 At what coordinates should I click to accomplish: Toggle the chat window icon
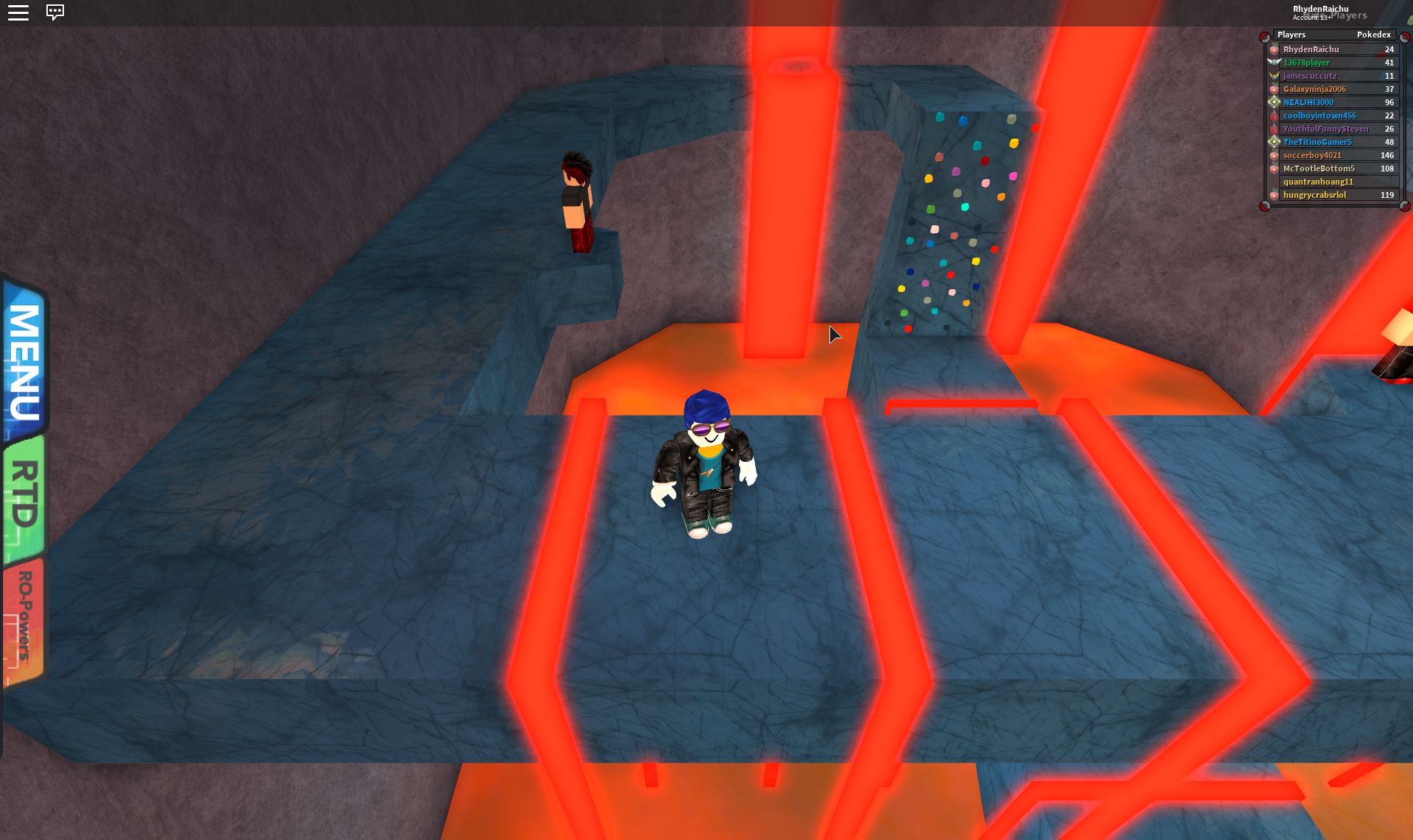[55, 13]
